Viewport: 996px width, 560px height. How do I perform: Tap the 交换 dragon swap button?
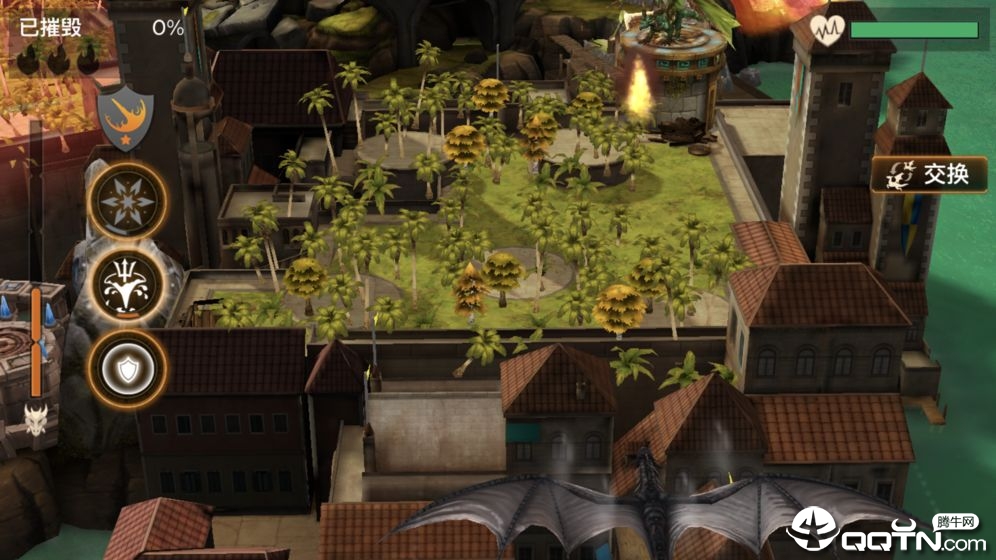(929, 175)
